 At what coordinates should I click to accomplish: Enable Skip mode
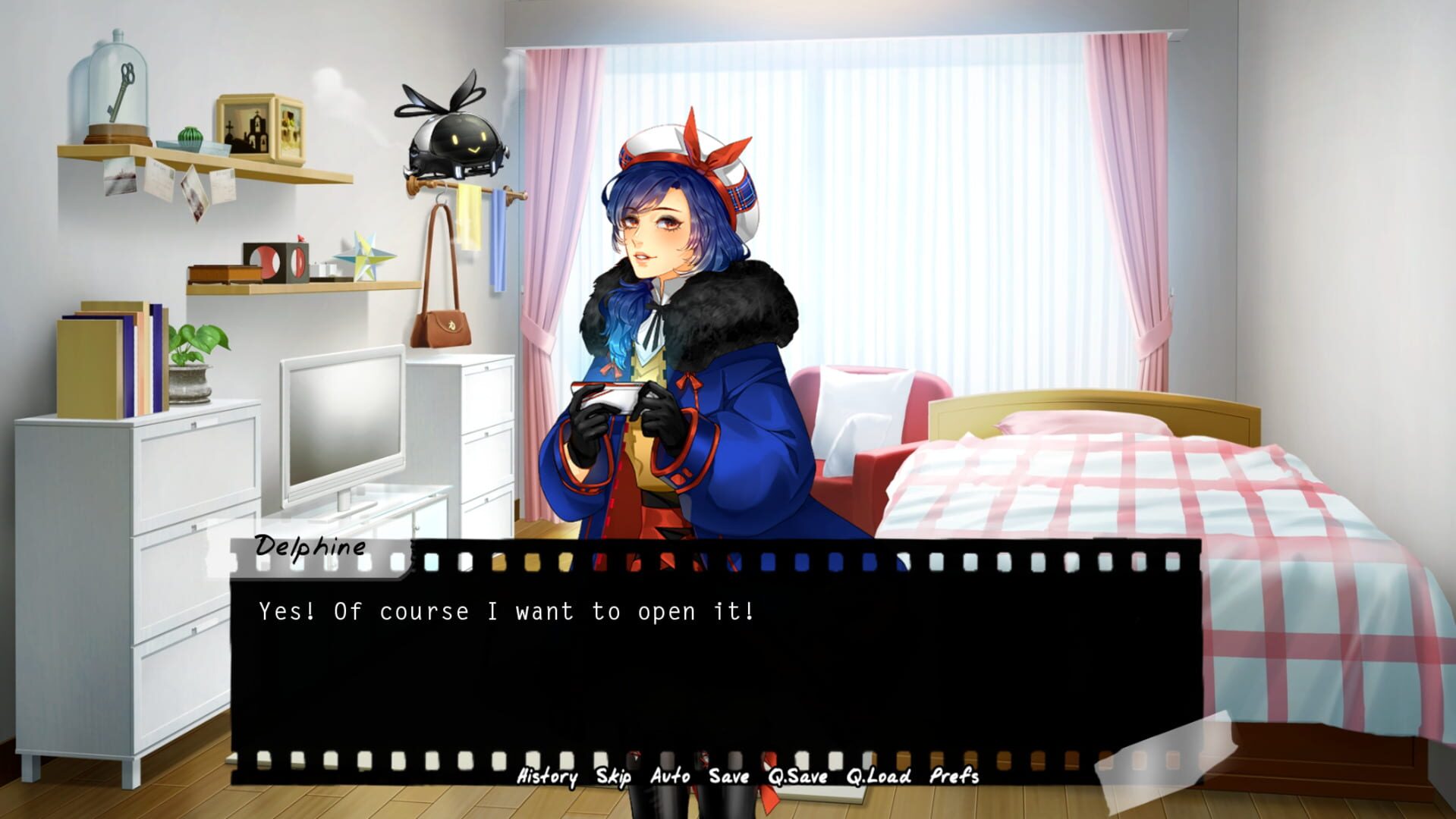(615, 777)
